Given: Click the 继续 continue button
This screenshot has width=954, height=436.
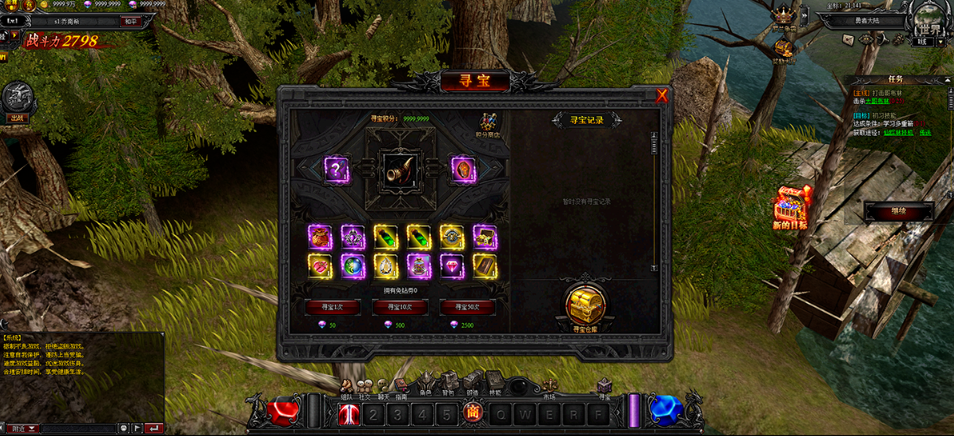Looking at the screenshot, I should tap(898, 212).
